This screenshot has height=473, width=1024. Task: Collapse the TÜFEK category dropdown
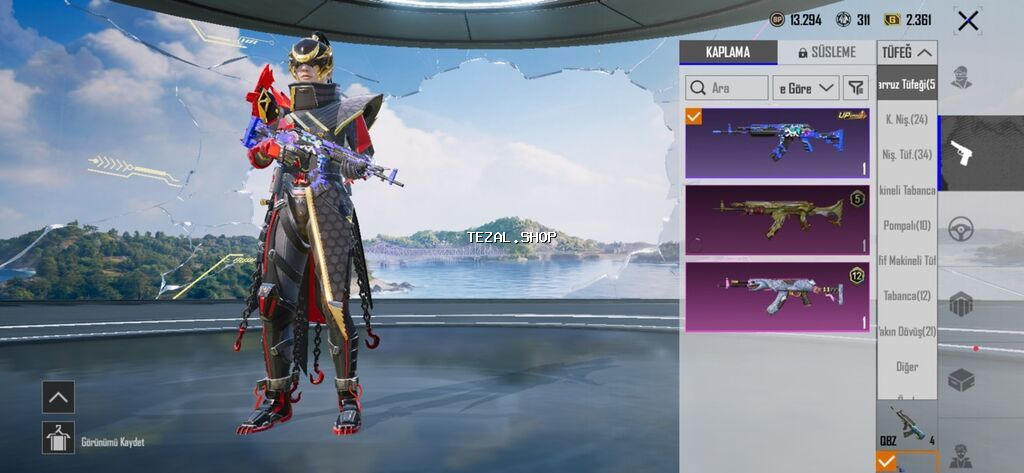pos(907,52)
